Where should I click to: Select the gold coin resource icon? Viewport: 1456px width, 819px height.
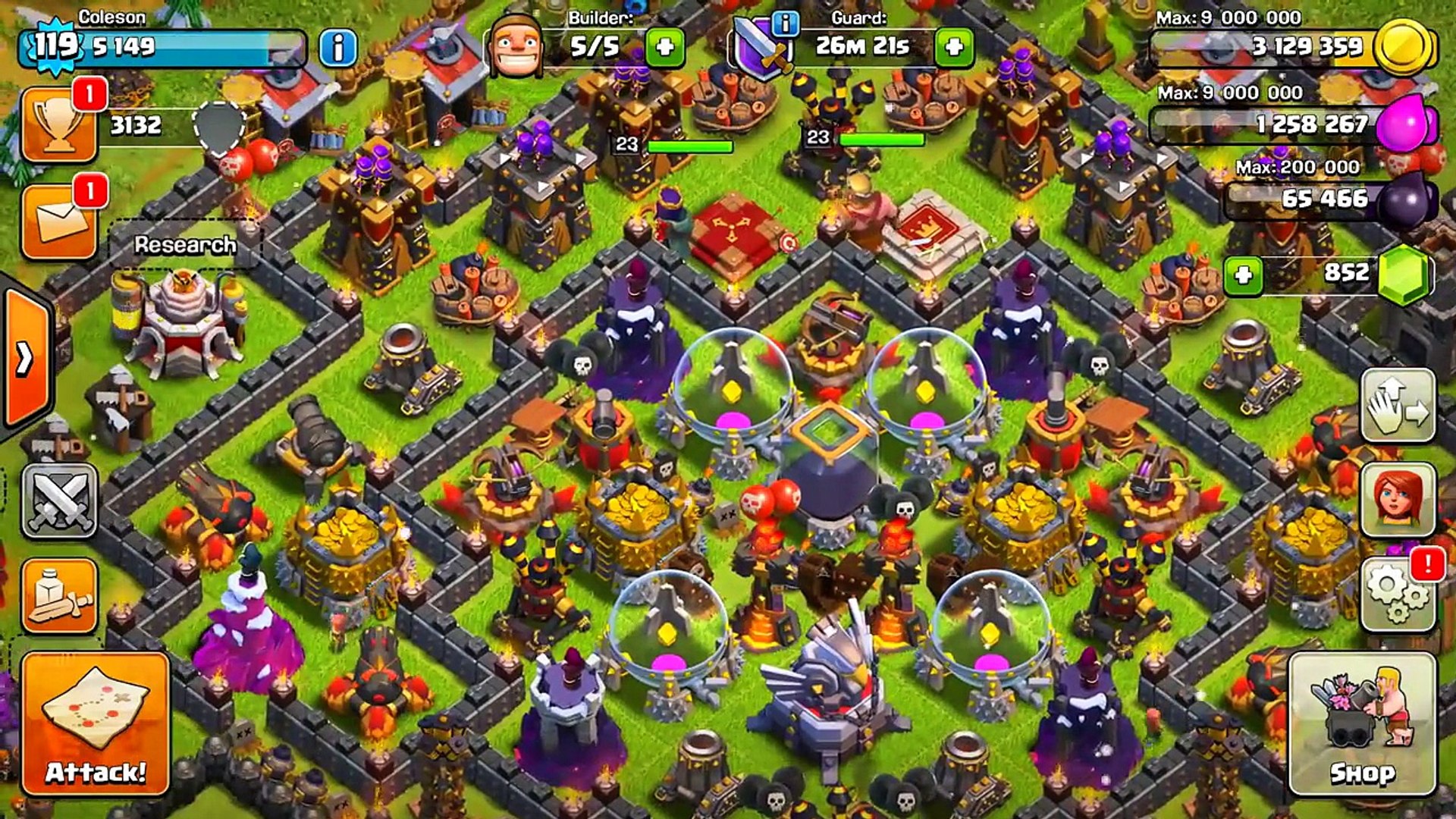pos(1404,47)
